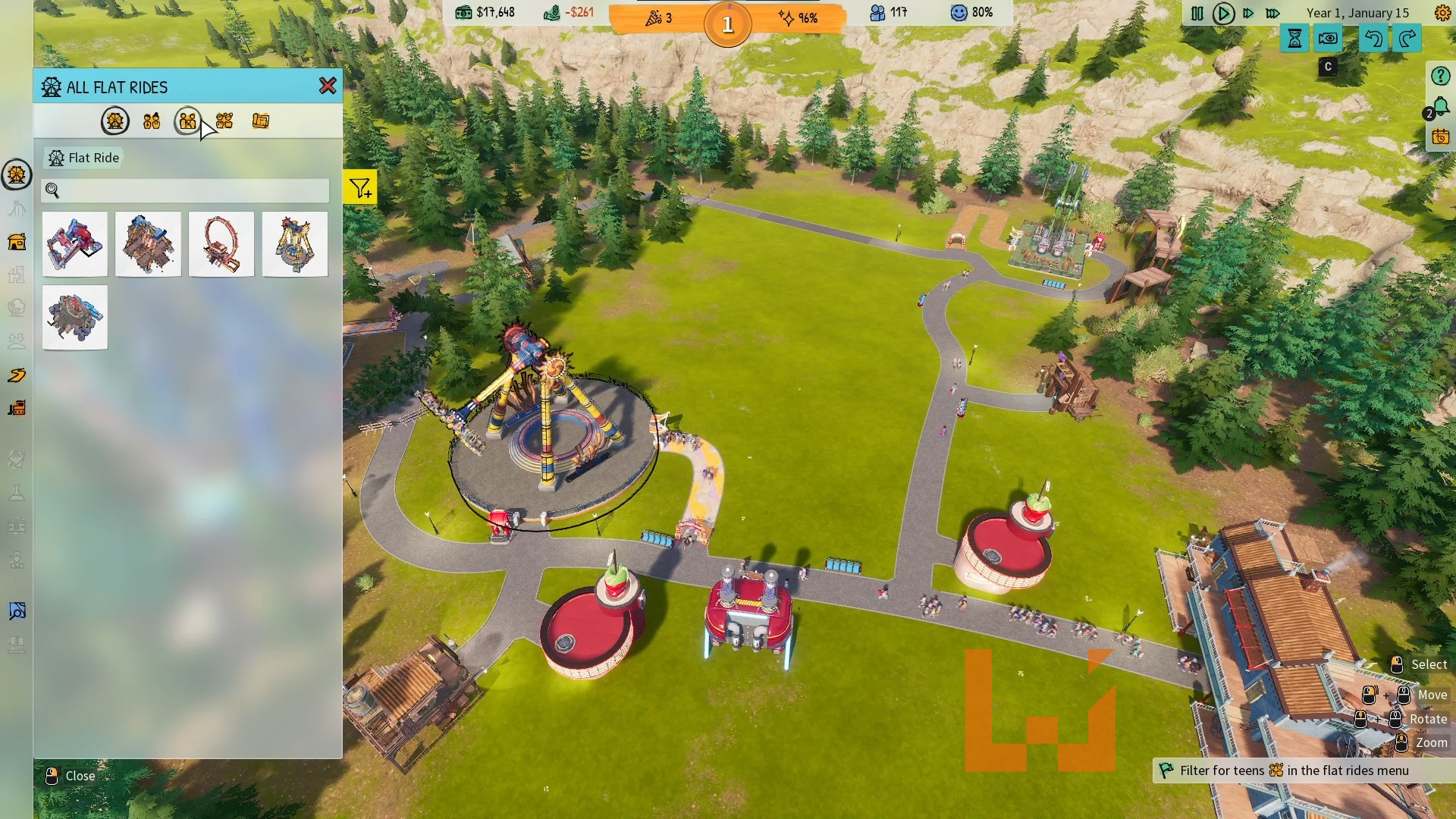
Task: Set game to normal play speed
Action: (x=1222, y=14)
